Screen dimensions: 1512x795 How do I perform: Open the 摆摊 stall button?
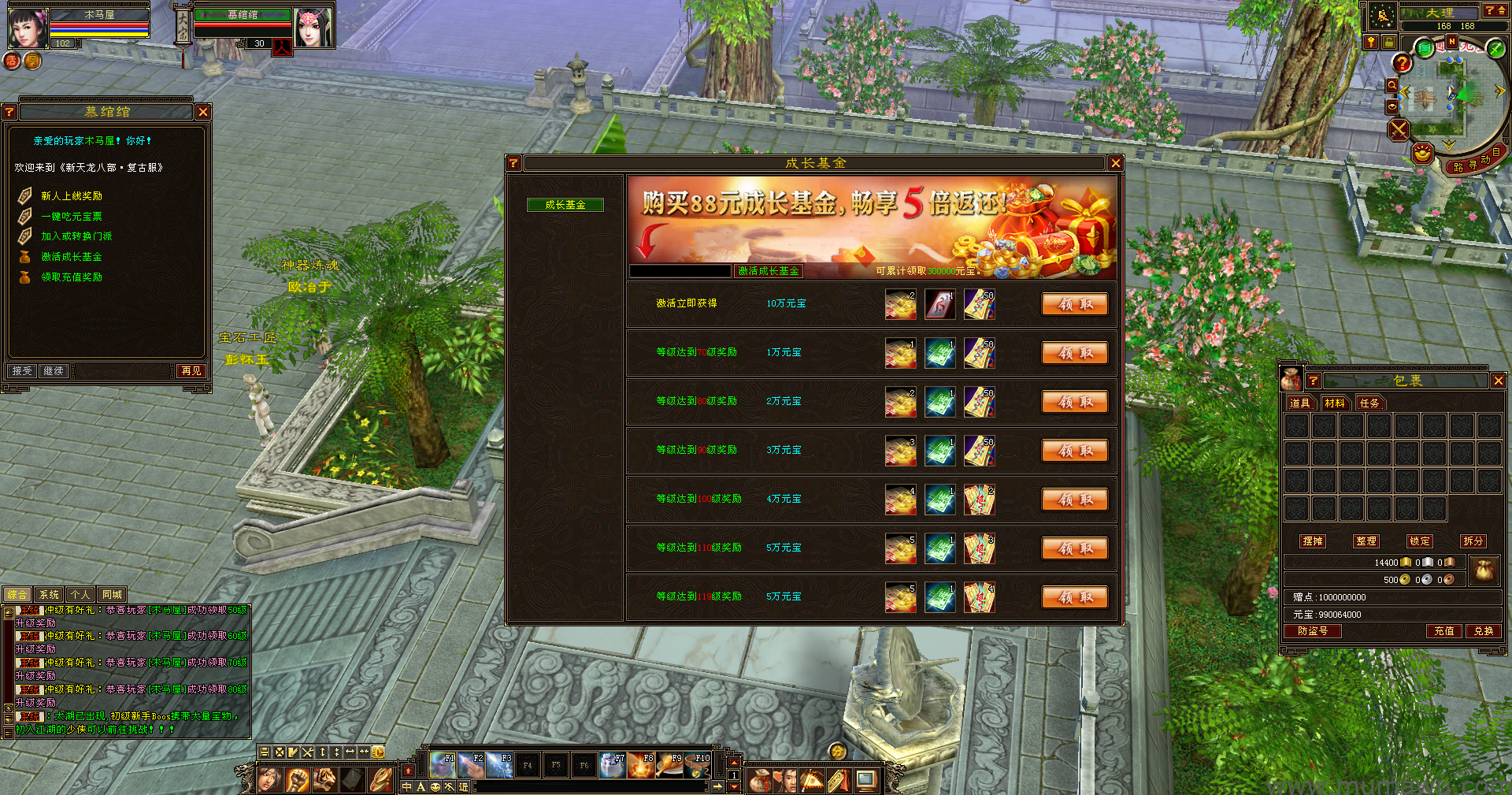pyautogui.click(x=1313, y=541)
